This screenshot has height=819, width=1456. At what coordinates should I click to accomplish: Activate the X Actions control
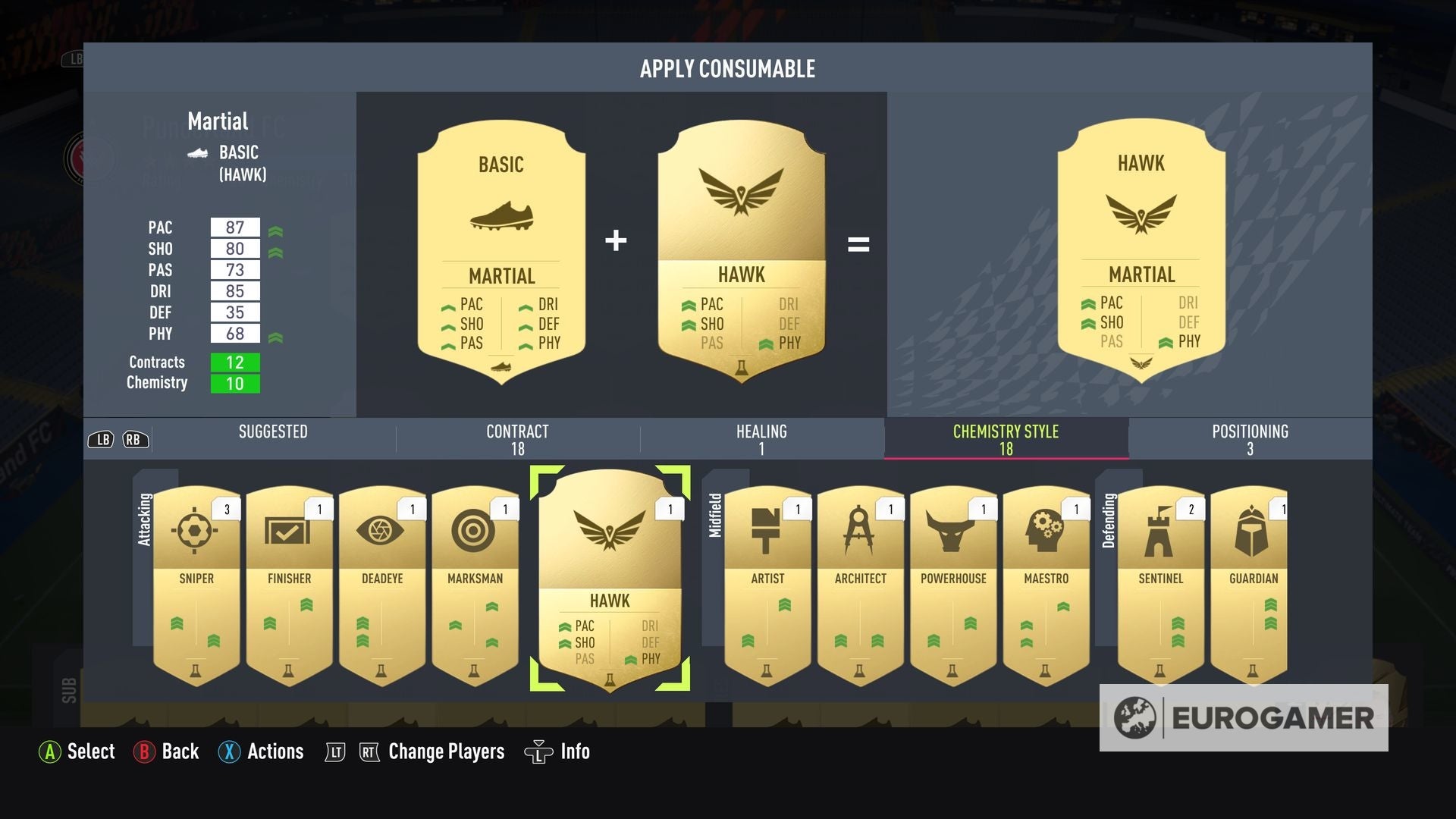(x=261, y=752)
